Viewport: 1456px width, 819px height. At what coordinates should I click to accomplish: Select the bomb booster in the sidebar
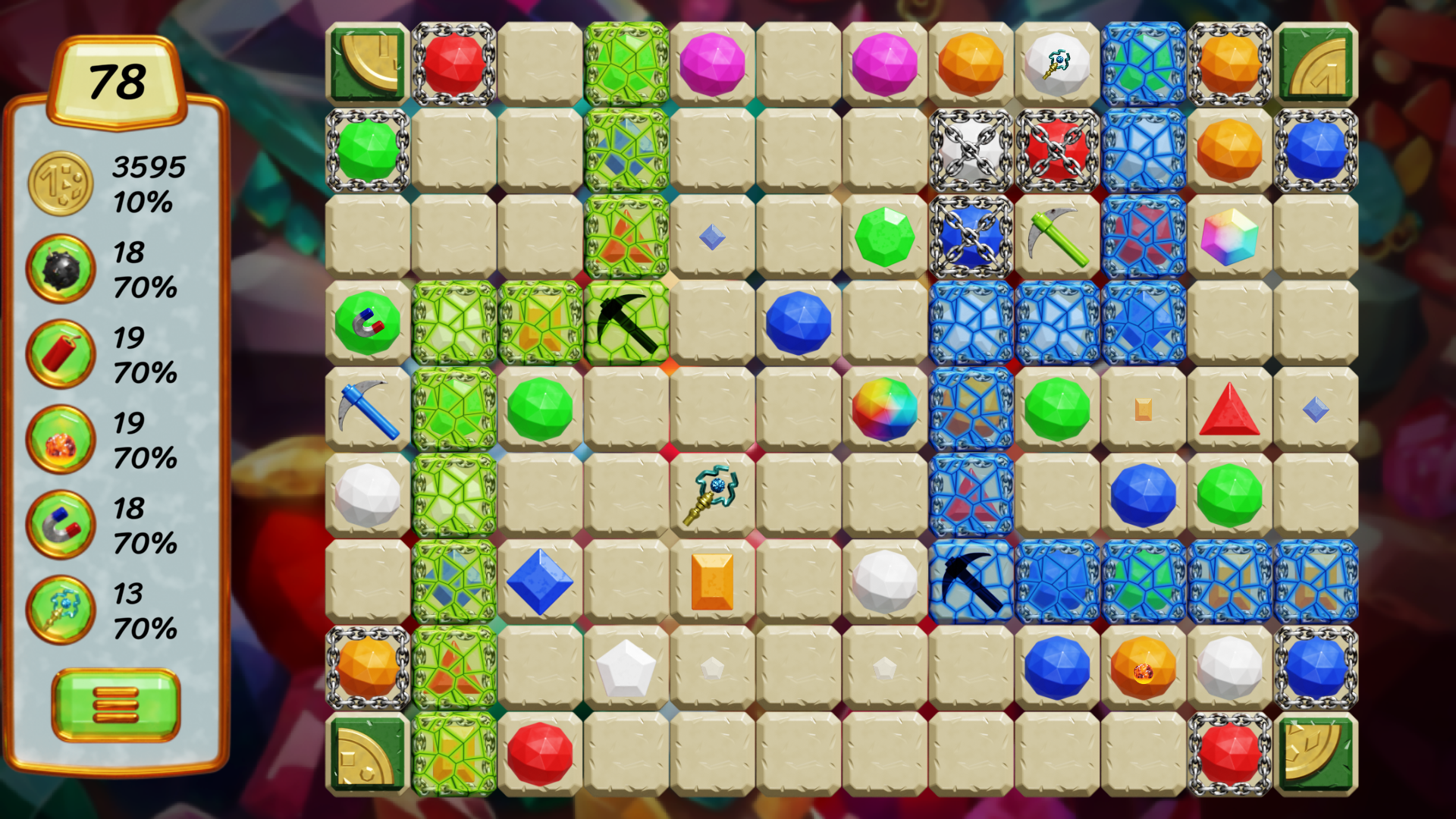coord(60,269)
